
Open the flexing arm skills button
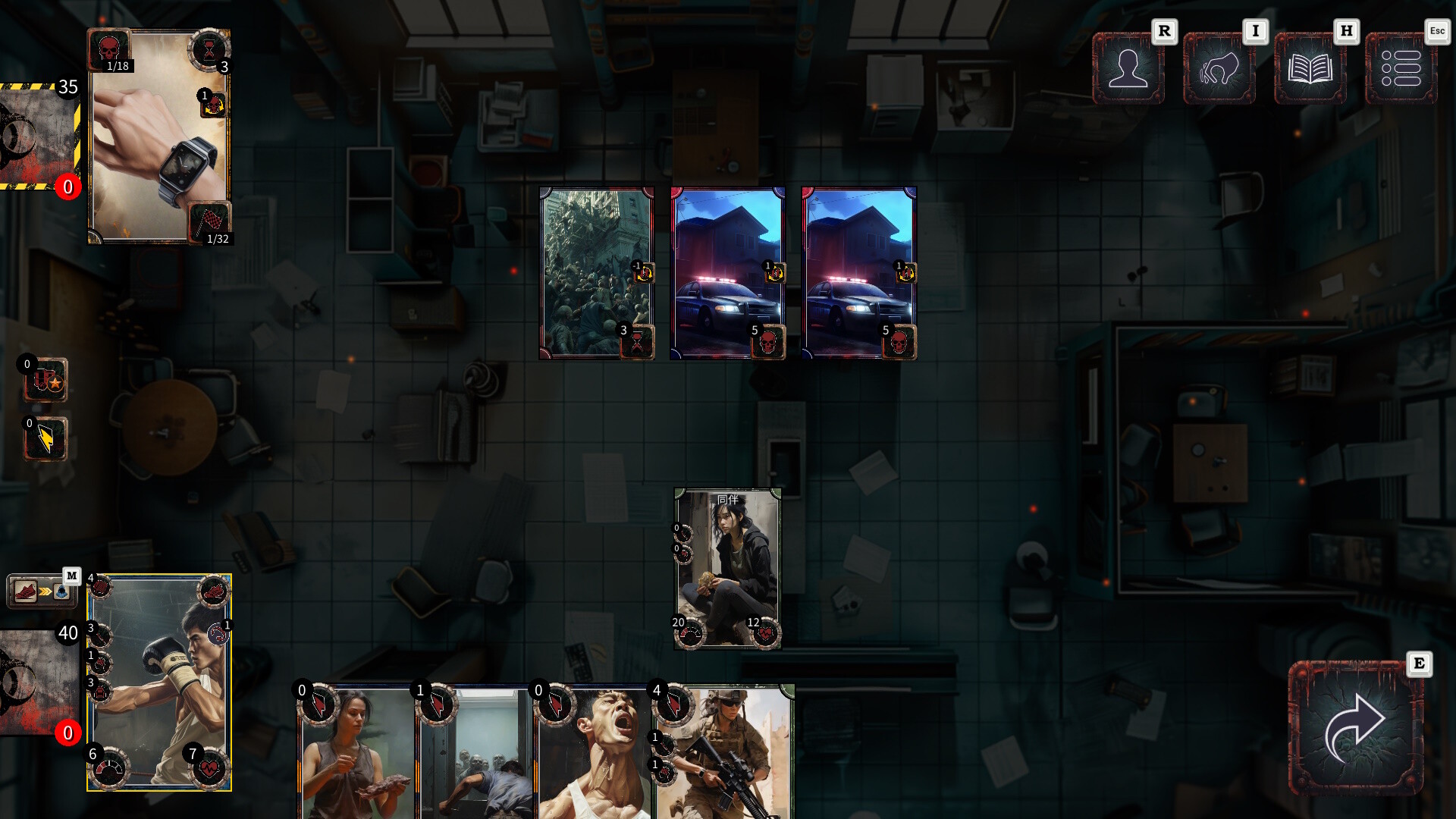1219,68
